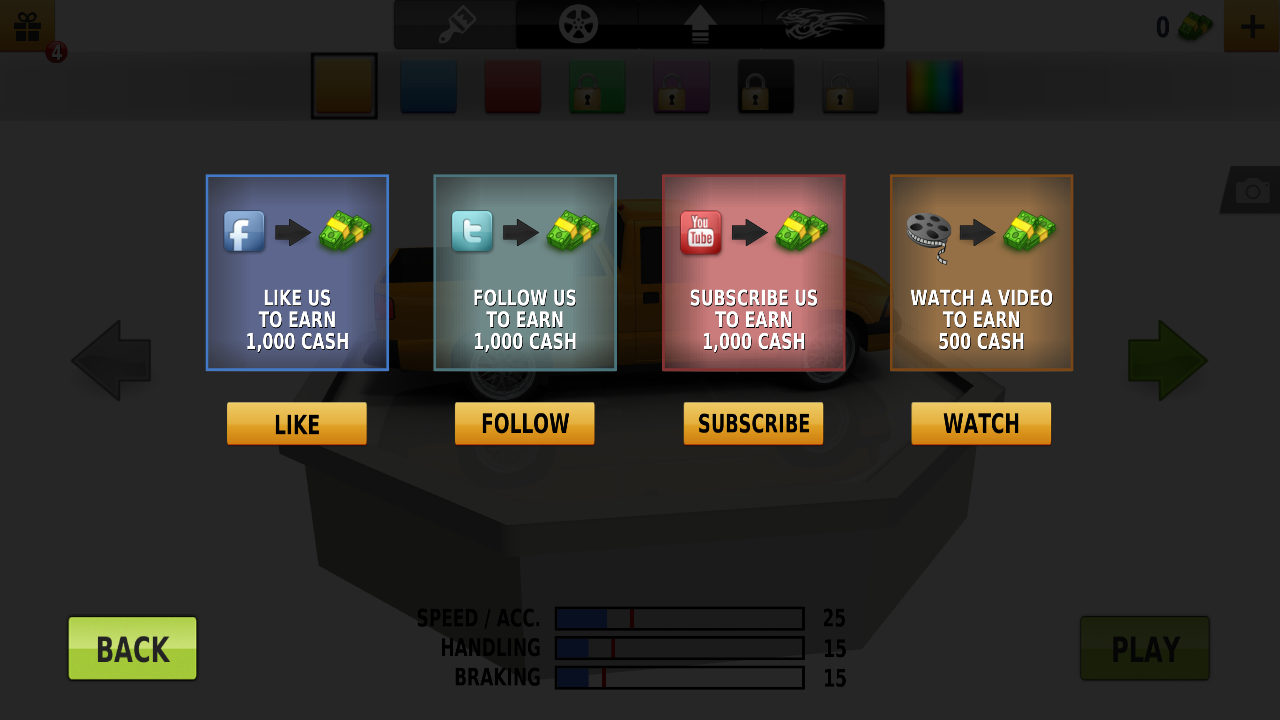Select the watch a video reward card
The image size is (1280, 720).
(x=981, y=273)
